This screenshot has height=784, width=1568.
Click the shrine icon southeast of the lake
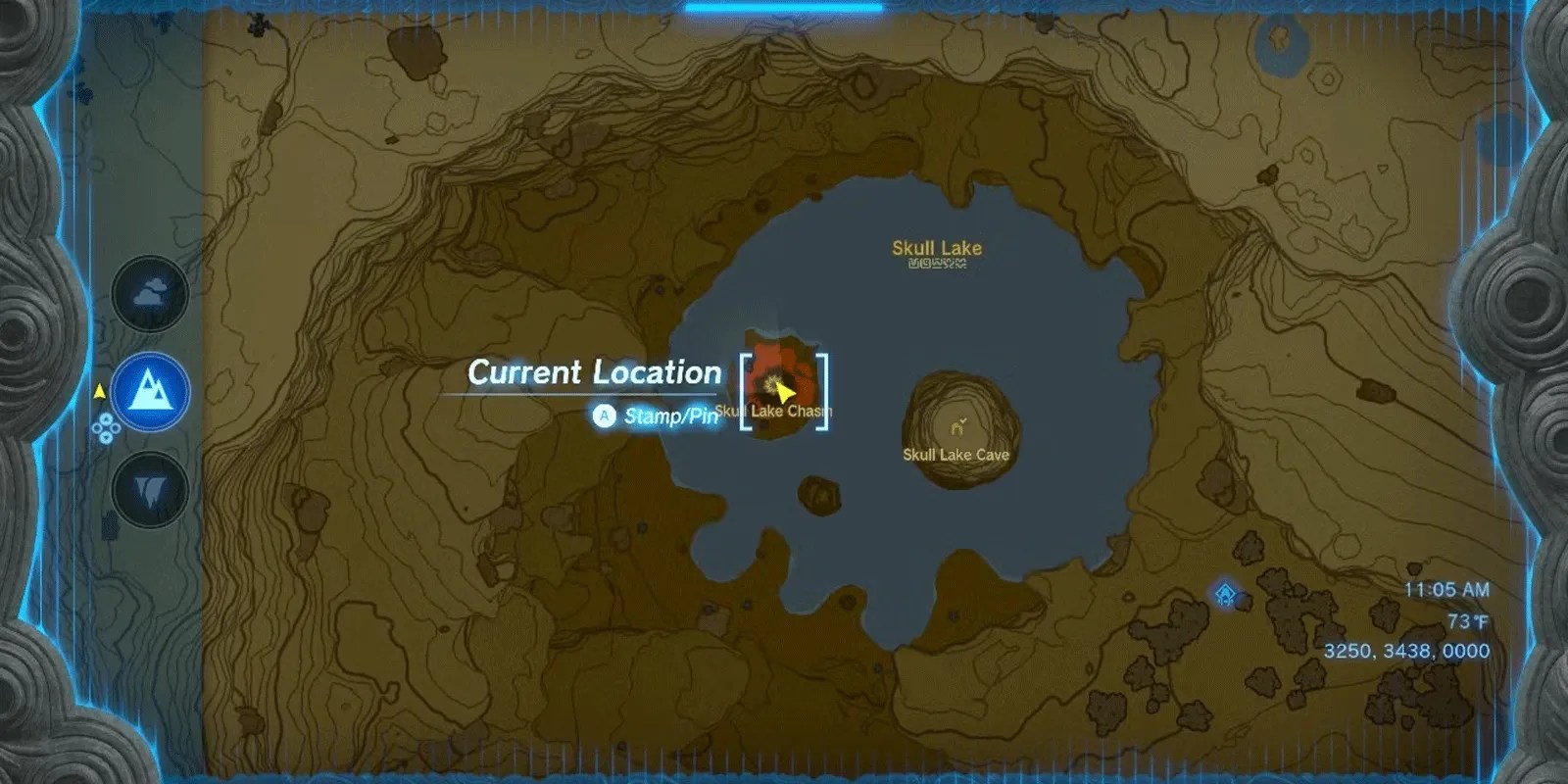point(1224,594)
